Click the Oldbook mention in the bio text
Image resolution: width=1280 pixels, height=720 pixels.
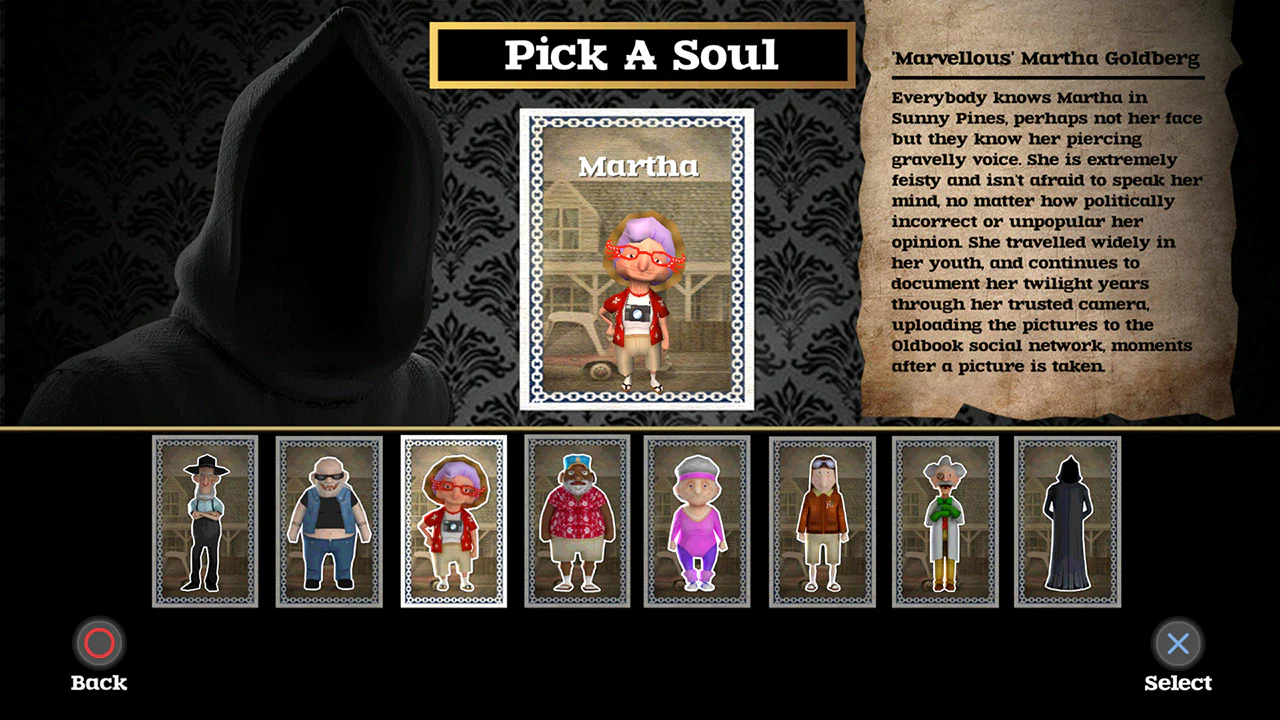pyautogui.click(x=919, y=345)
